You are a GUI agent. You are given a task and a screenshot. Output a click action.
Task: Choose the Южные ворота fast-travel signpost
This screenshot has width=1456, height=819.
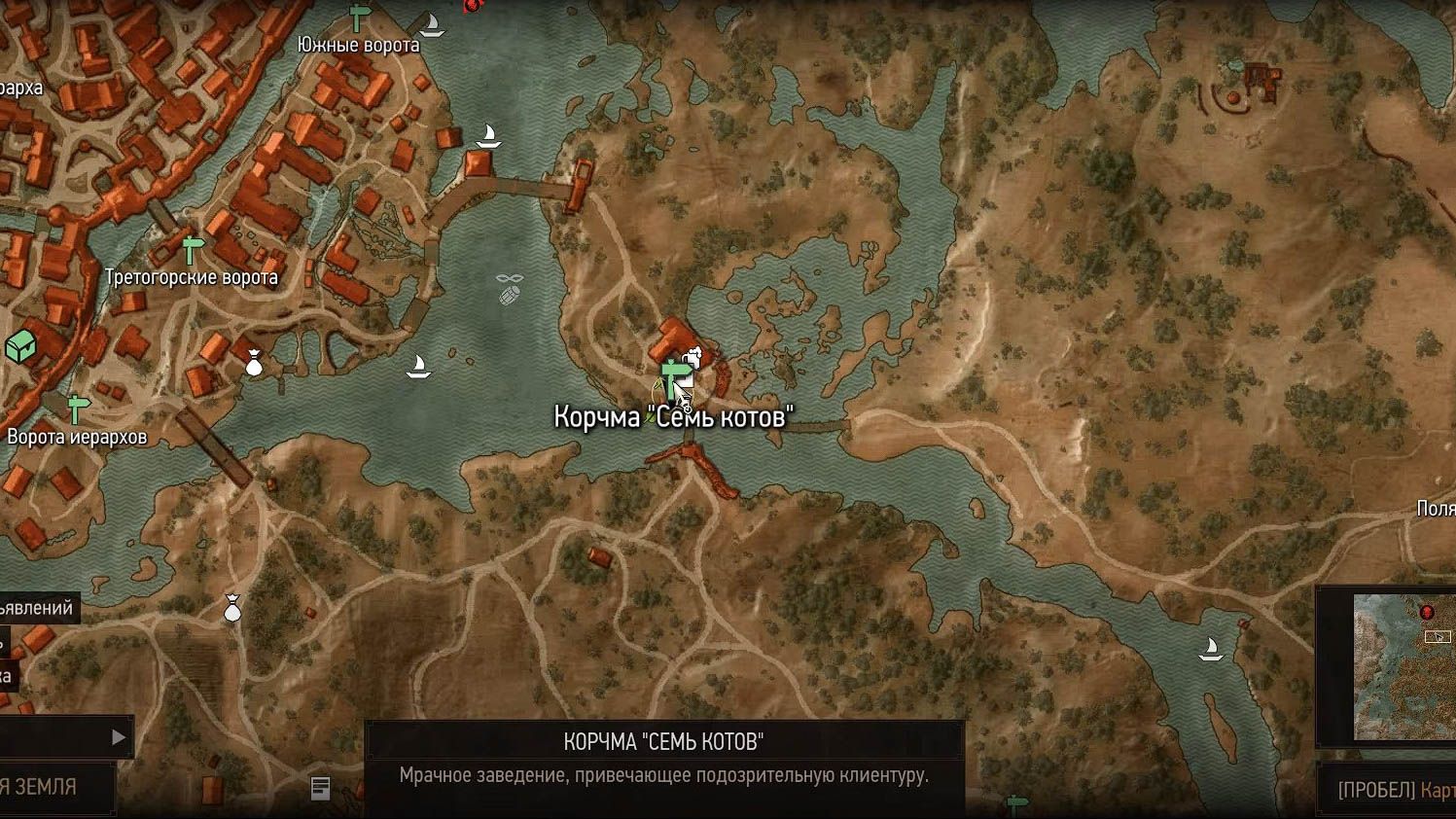pyautogui.click(x=360, y=17)
